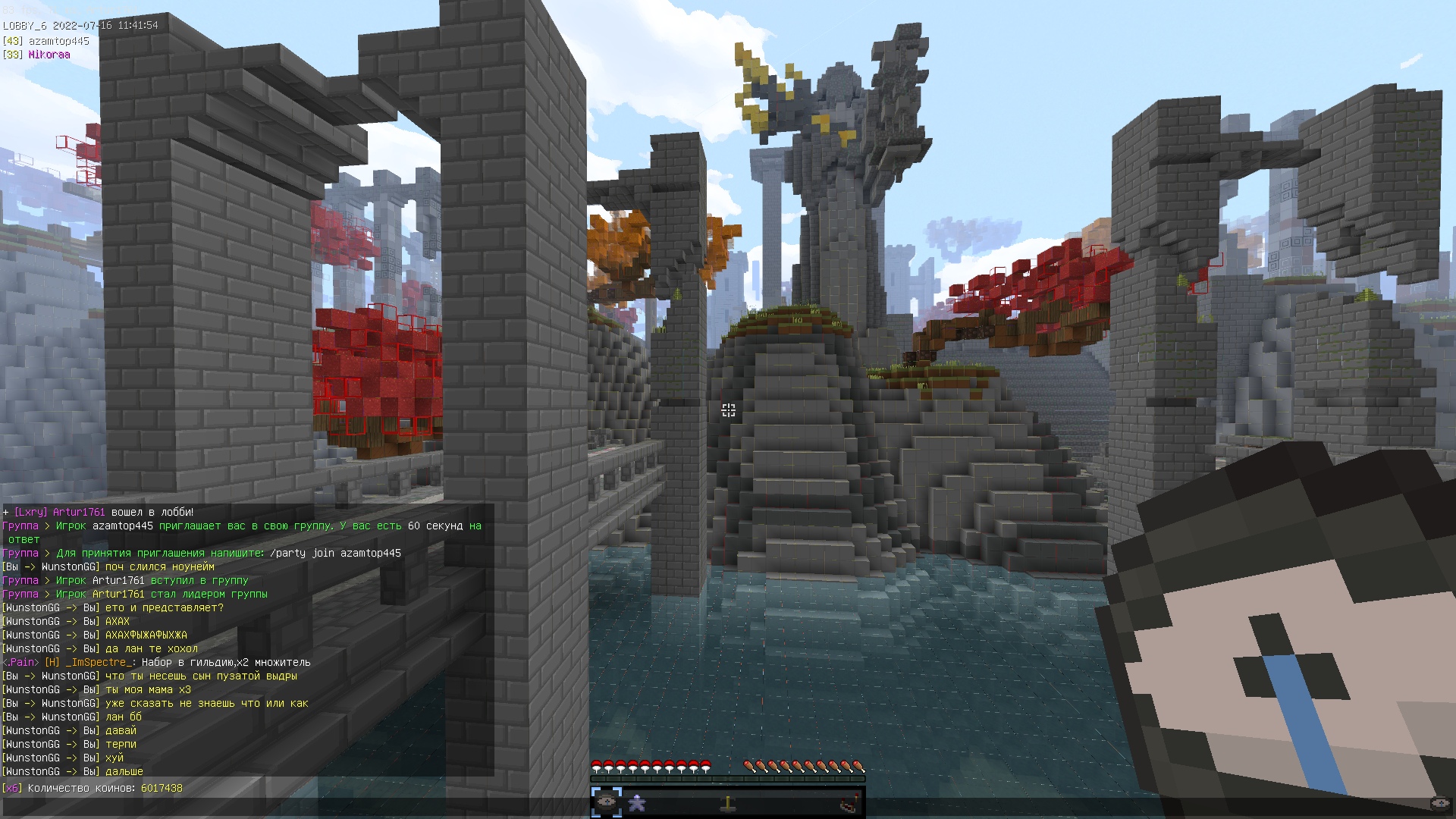Click azamtop445 in the party member list
1456x819 pixels.
[x=58, y=41]
